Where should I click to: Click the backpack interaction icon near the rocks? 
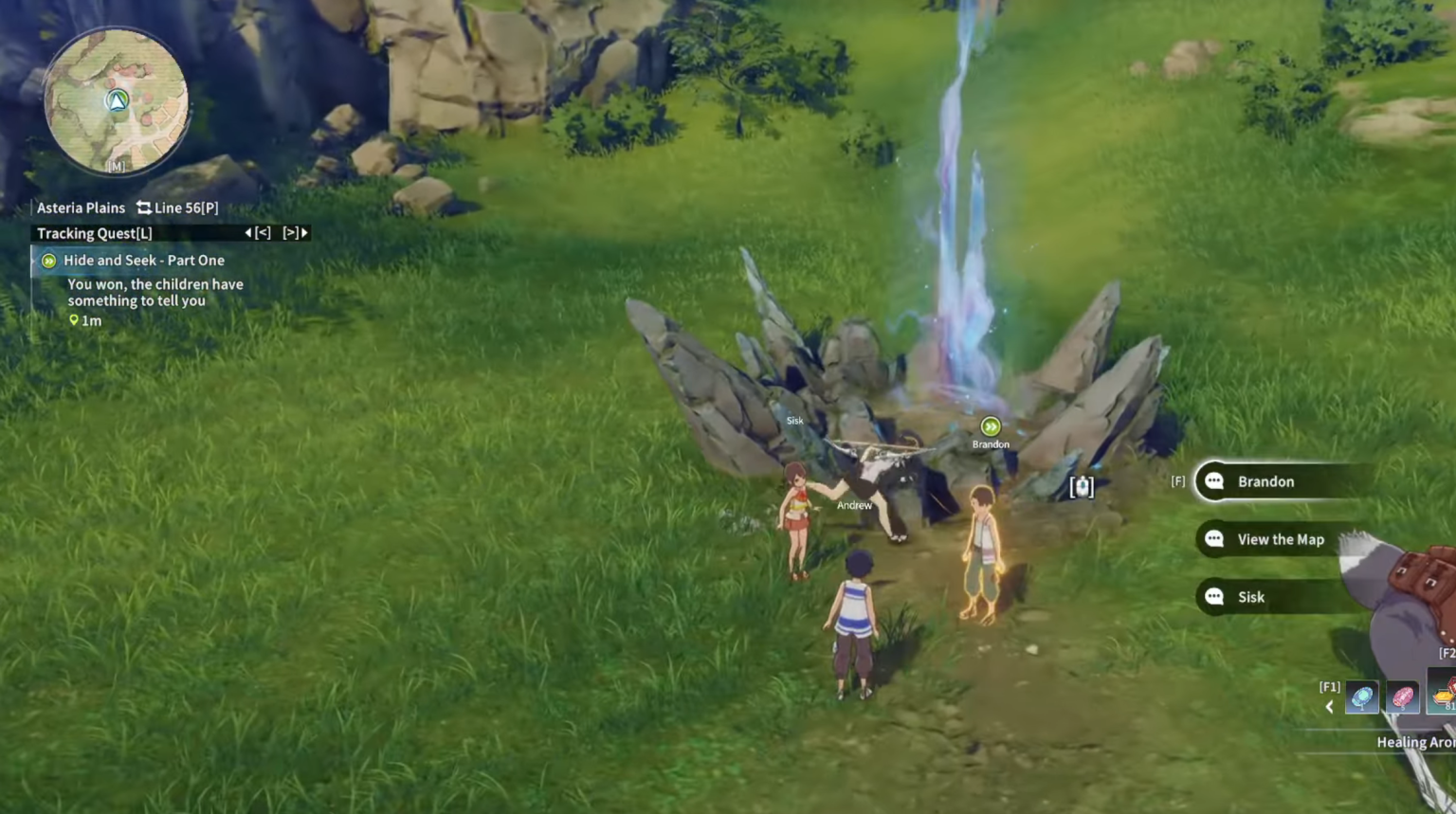click(1082, 486)
